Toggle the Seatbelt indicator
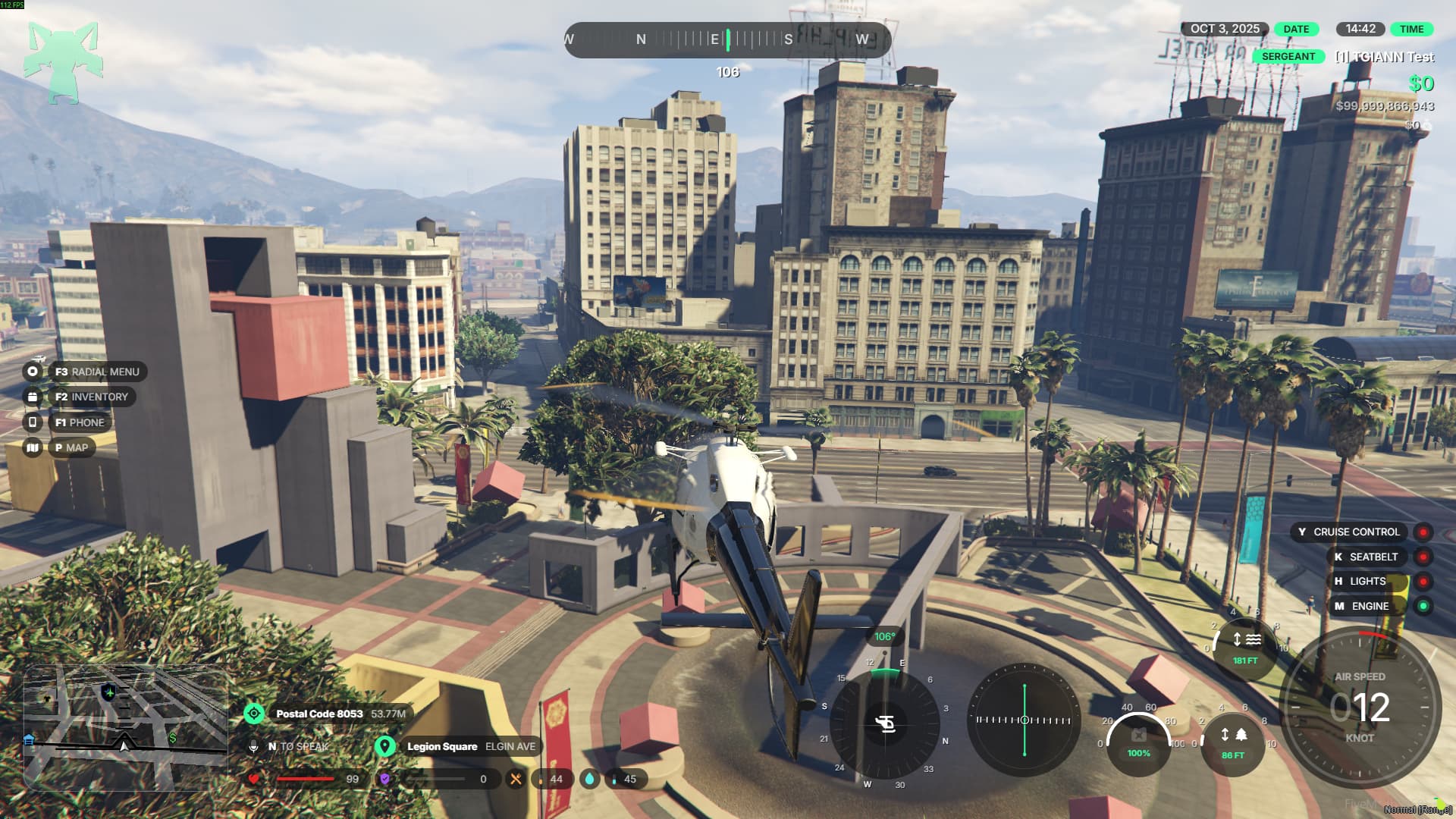 [1423, 557]
